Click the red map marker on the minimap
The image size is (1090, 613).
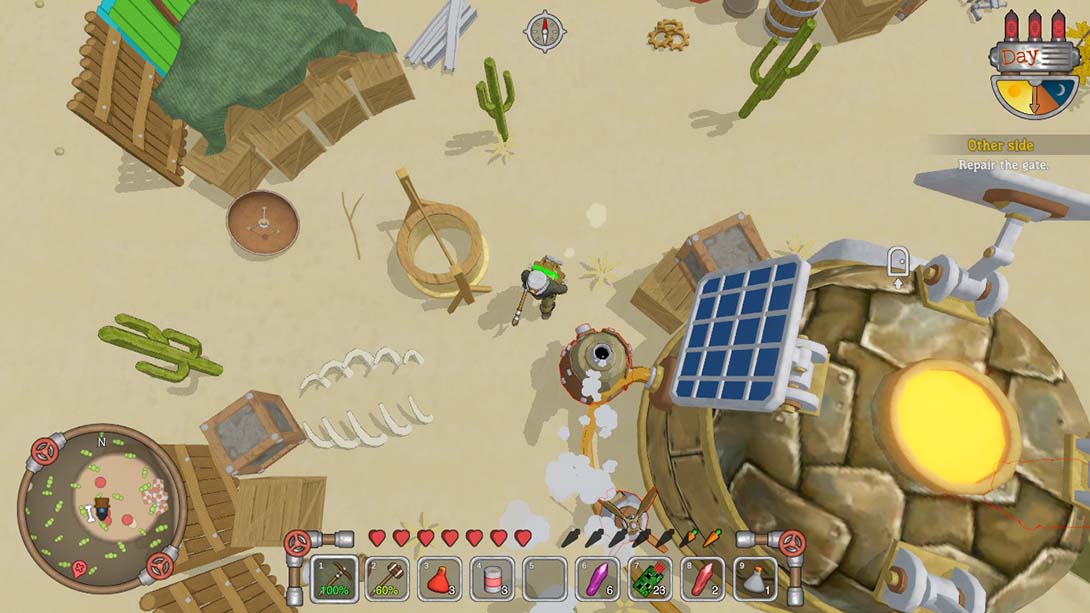(x=79, y=570)
